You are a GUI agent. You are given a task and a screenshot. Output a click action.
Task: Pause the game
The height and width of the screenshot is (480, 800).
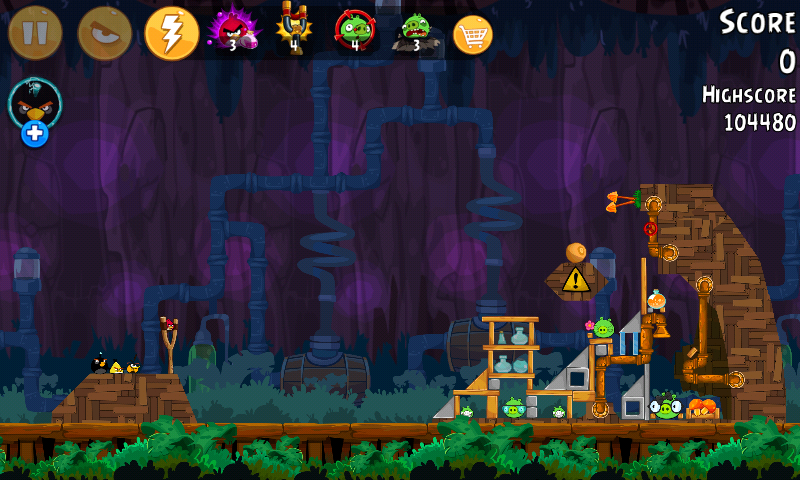[35, 33]
